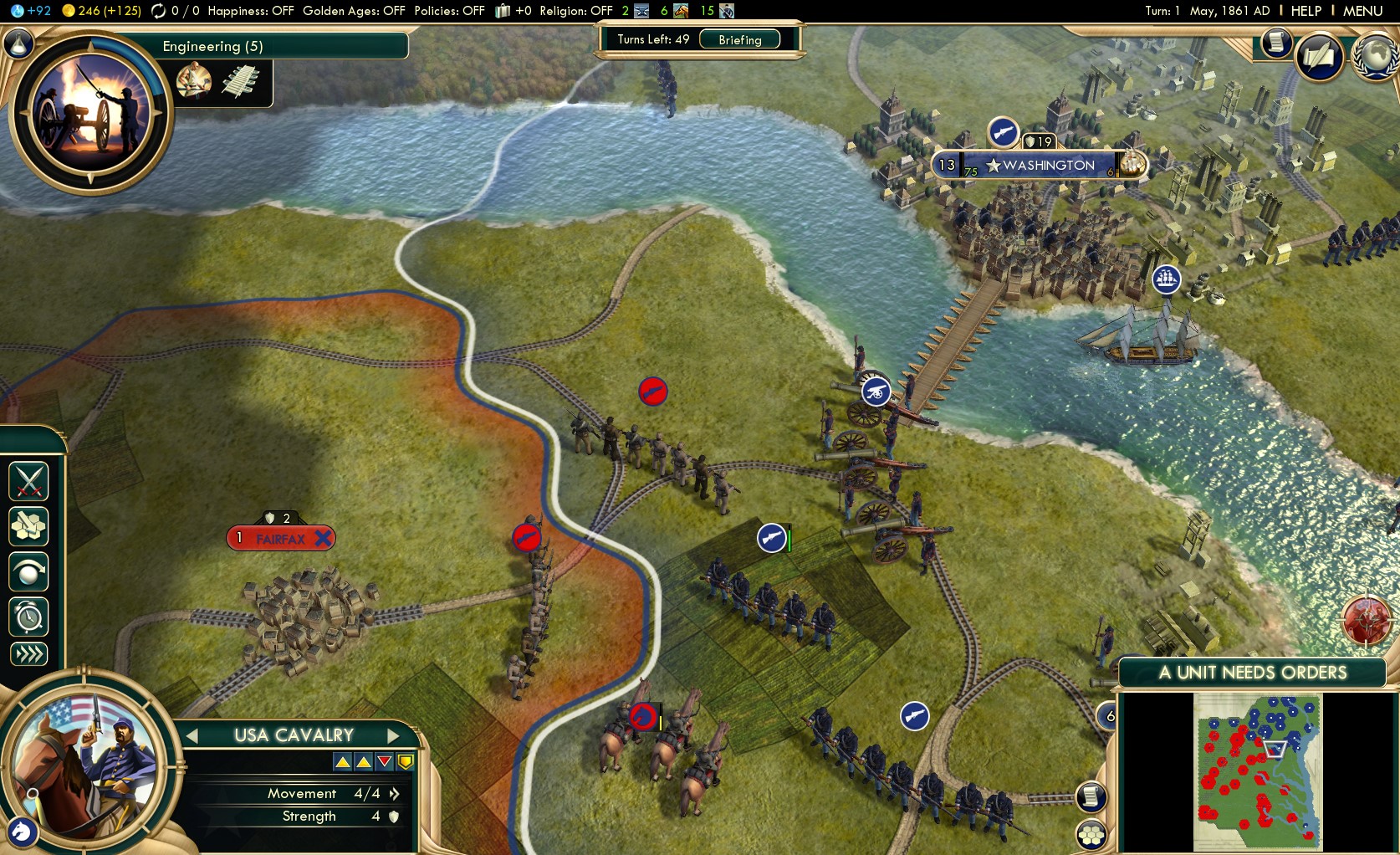
Task: Click the A UNIT NEEDS ORDERS button
Action: click(x=1252, y=673)
